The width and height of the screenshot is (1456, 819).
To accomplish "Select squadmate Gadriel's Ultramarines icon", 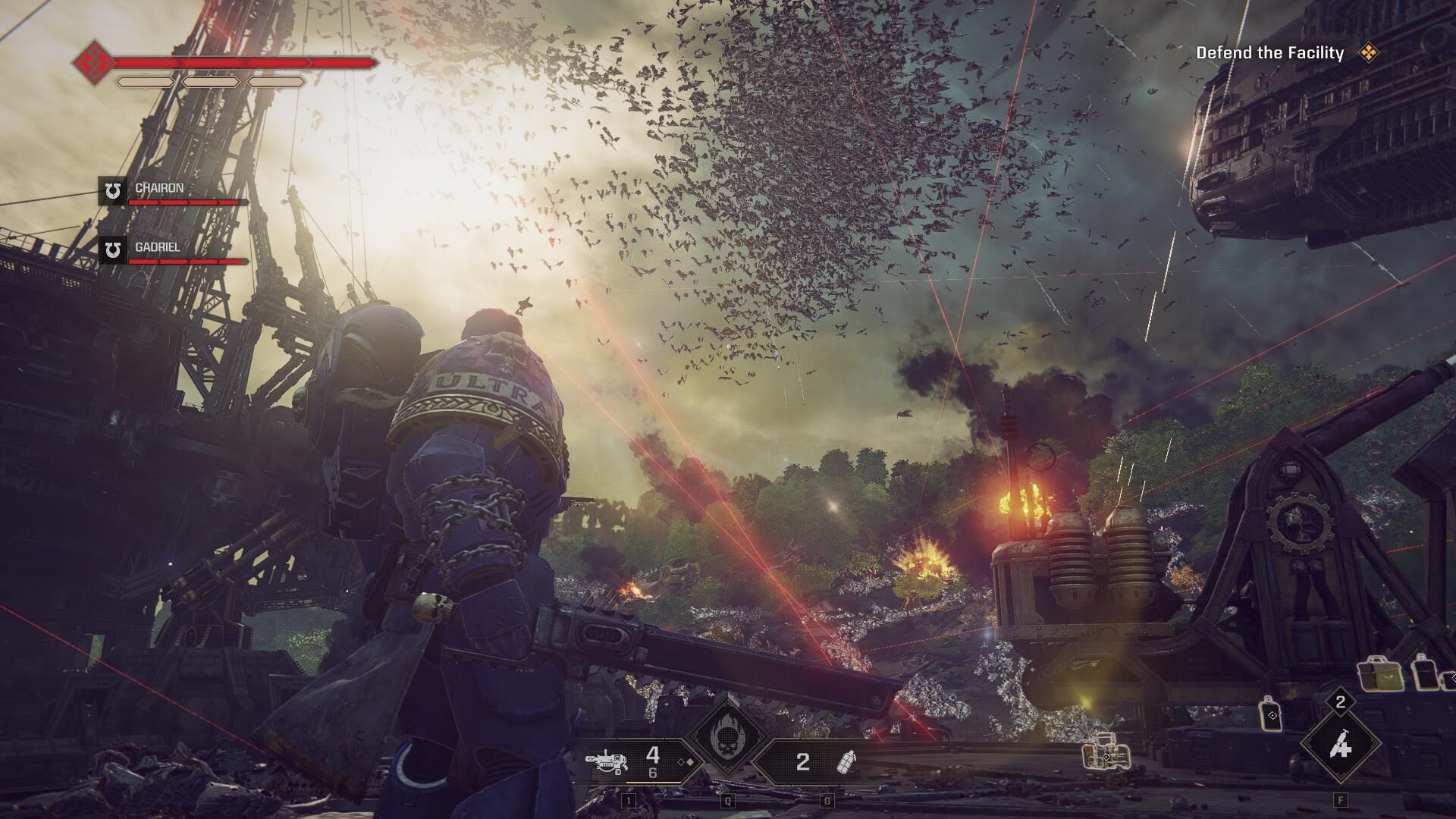I will coord(113,249).
